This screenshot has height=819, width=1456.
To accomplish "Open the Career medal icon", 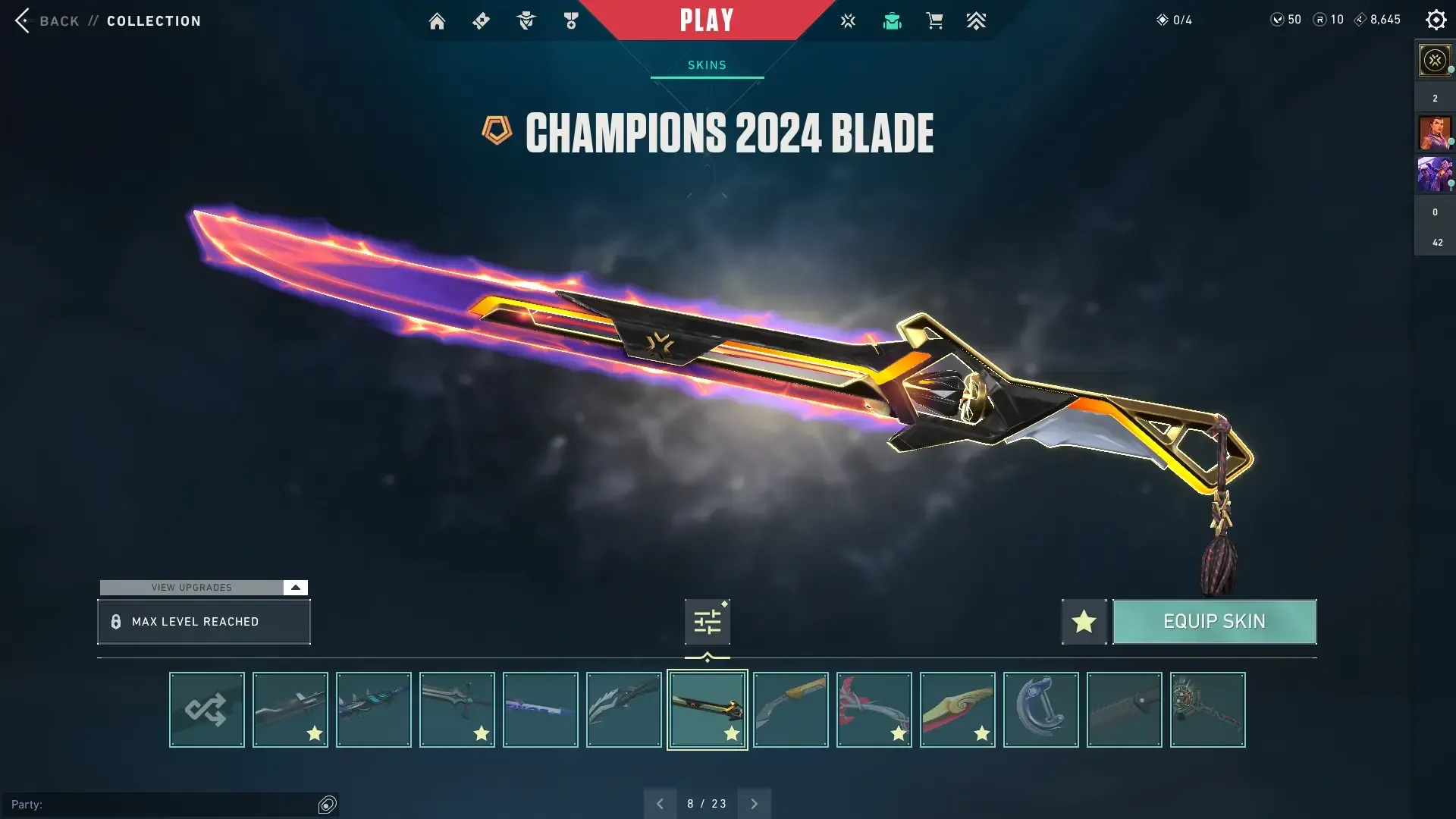I will point(571,20).
